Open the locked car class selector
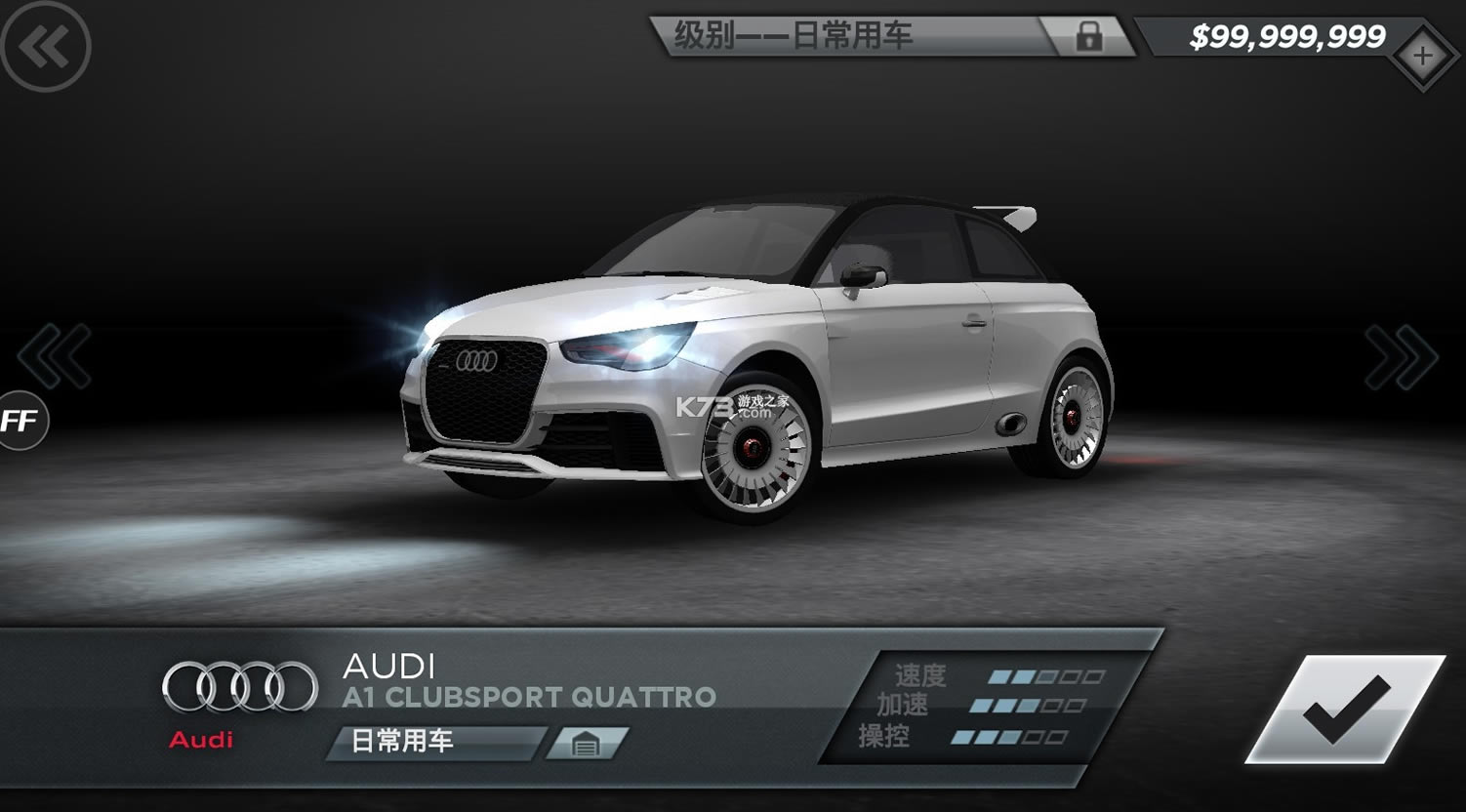The width and height of the screenshot is (1466, 812). pyautogui.click(x=892, y=37)
